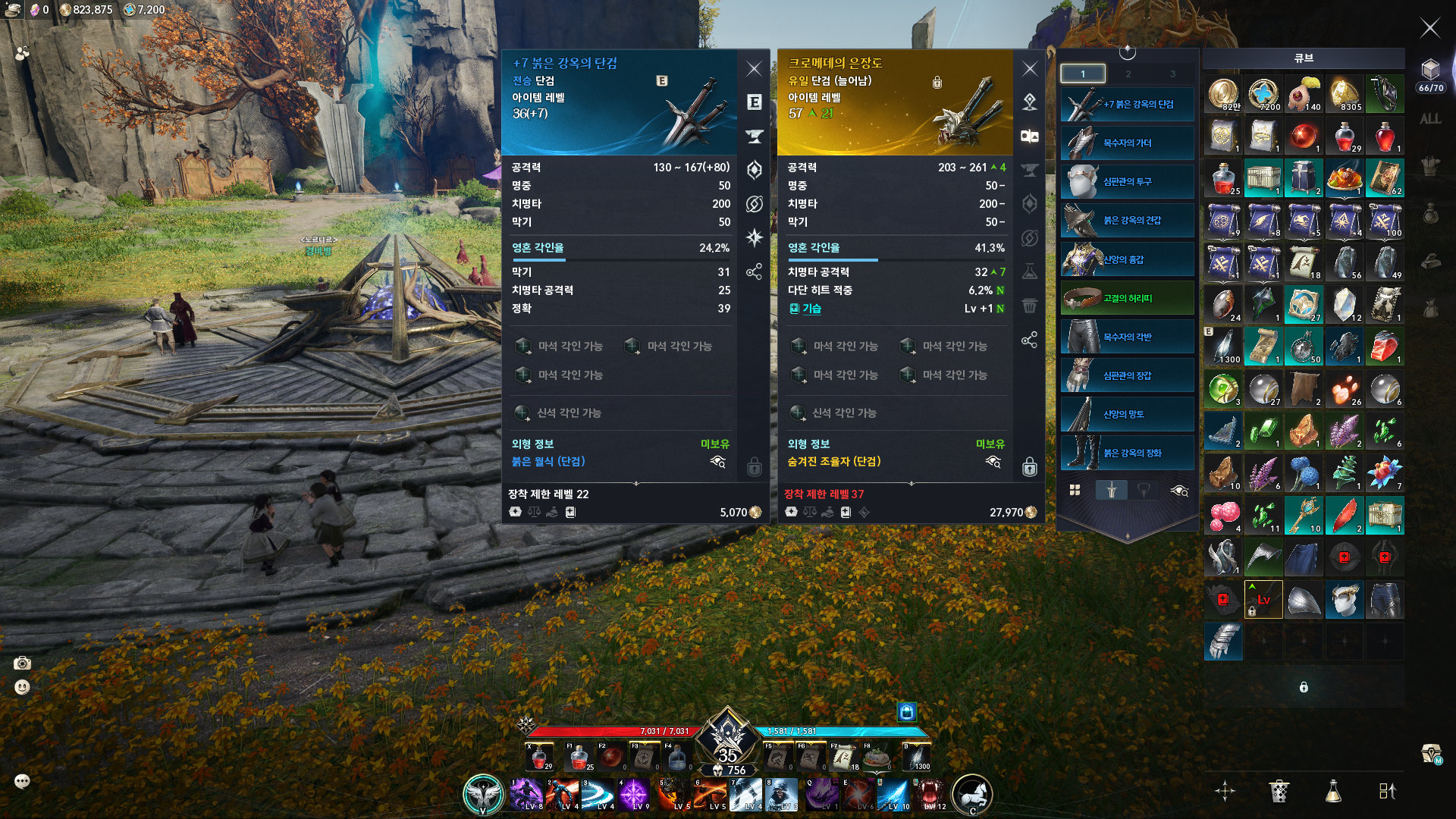
Task: Activate the roaring beast mouth skill LV 12
Action: click(930, 794)
